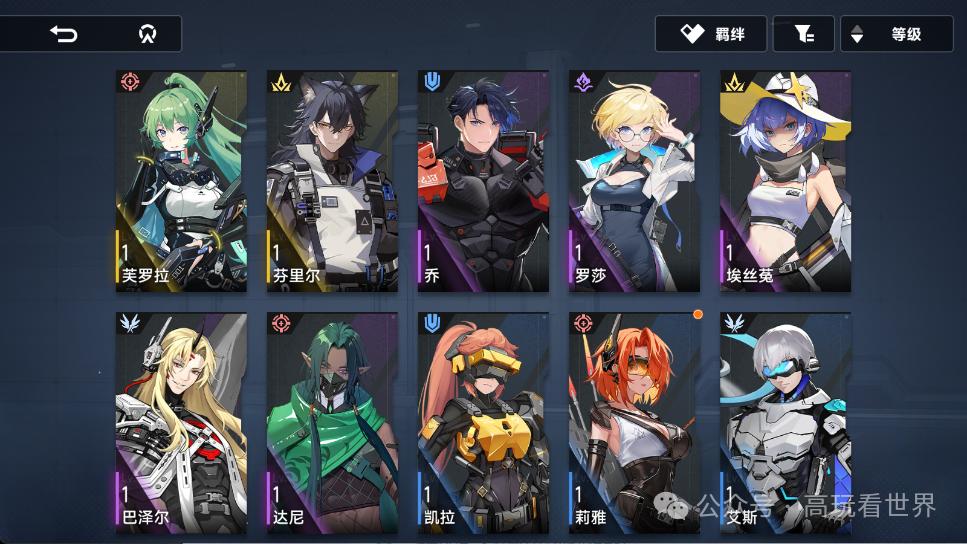Viewport: 967px width, 544px height.
Task: Open the character filter button
Action: 803,34
